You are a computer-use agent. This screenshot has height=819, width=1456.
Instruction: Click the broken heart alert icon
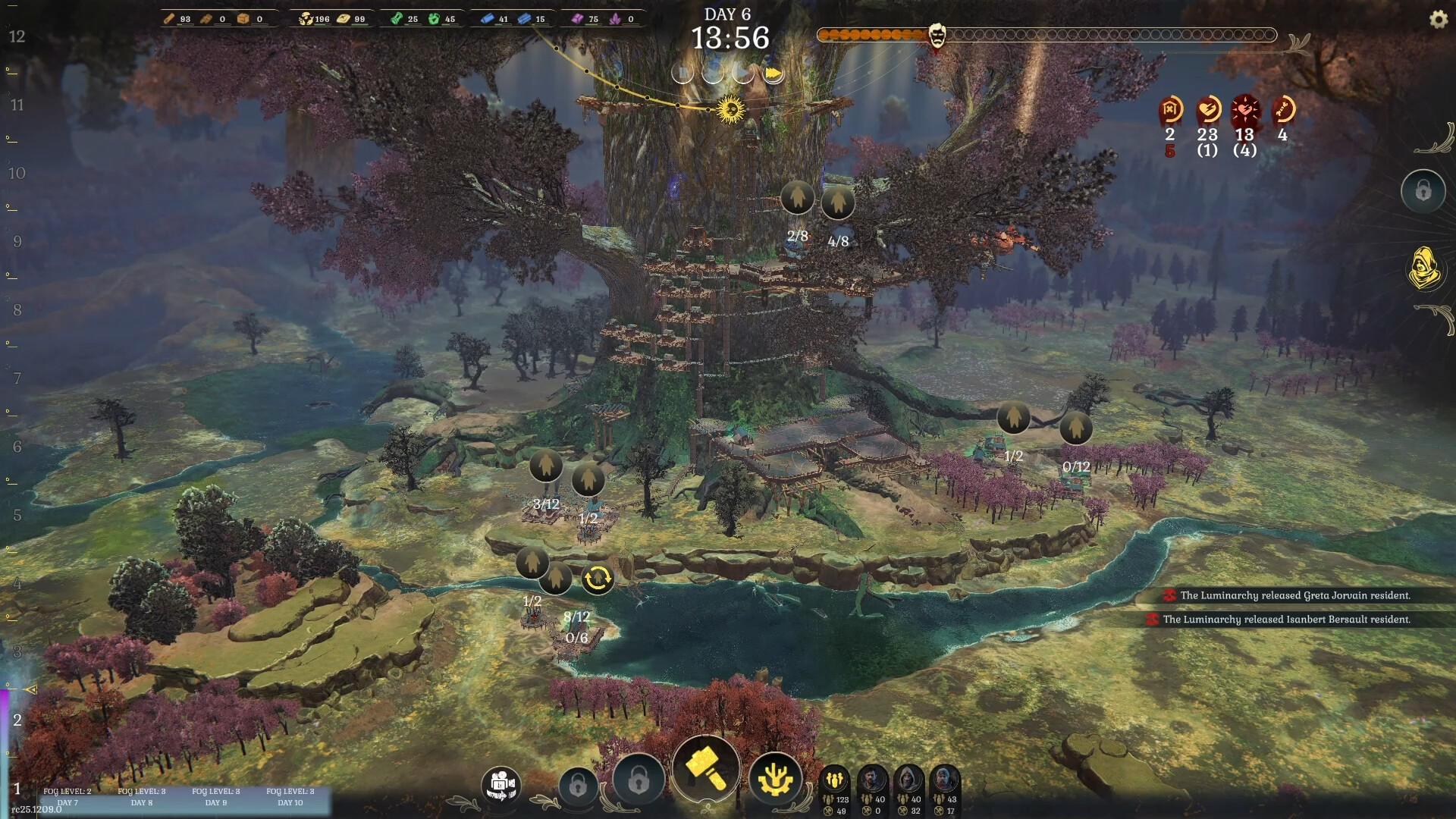click(1207, 110)
